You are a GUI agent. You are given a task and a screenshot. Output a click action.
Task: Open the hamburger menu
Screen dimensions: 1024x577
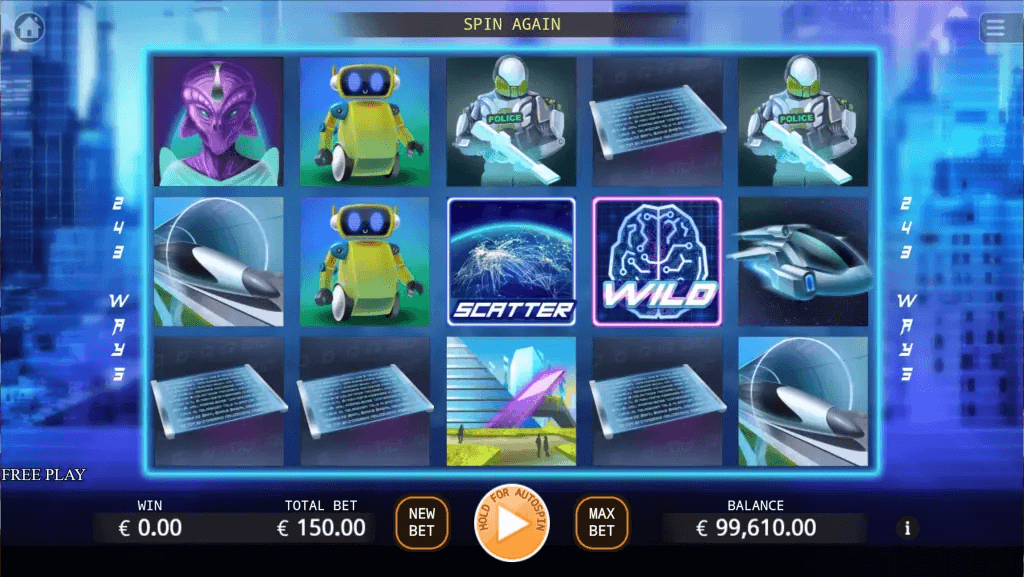pos(995,28)
